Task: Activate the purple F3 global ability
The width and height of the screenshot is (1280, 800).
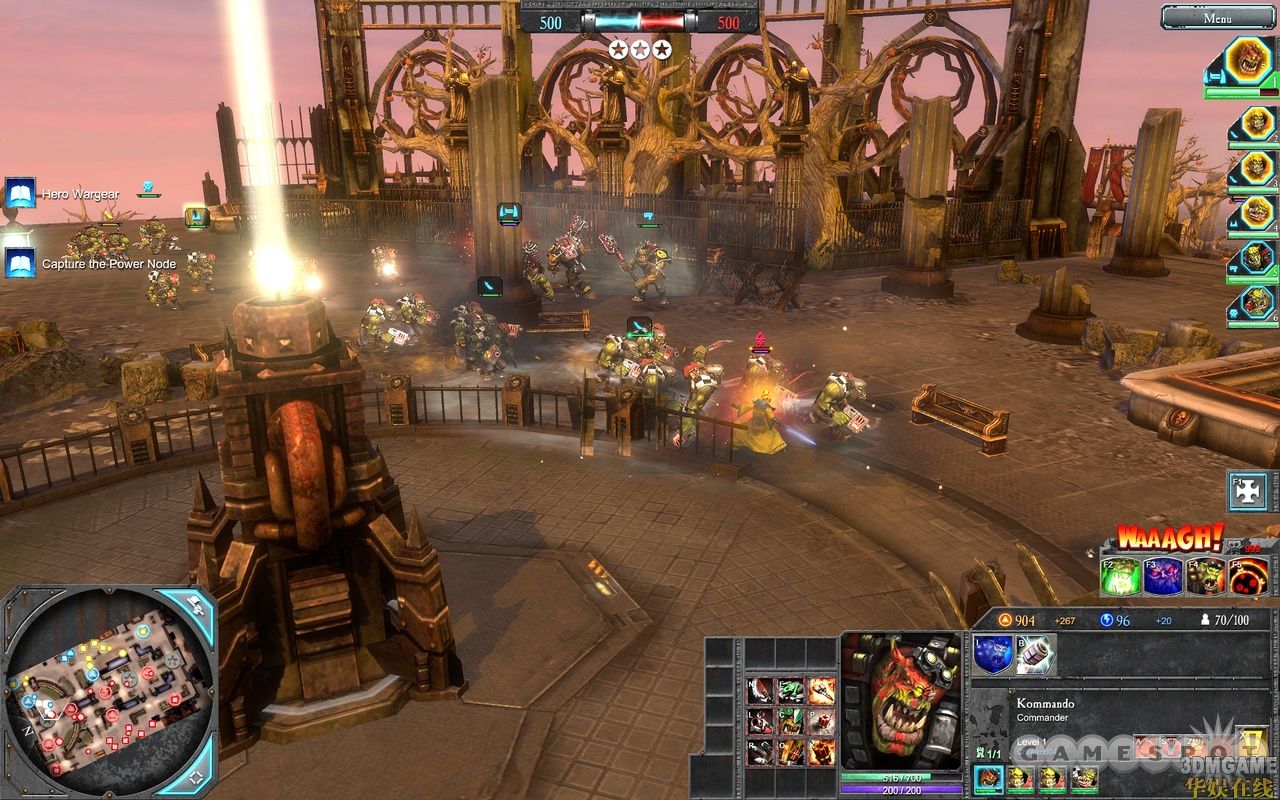Action: click(1164, 577)
